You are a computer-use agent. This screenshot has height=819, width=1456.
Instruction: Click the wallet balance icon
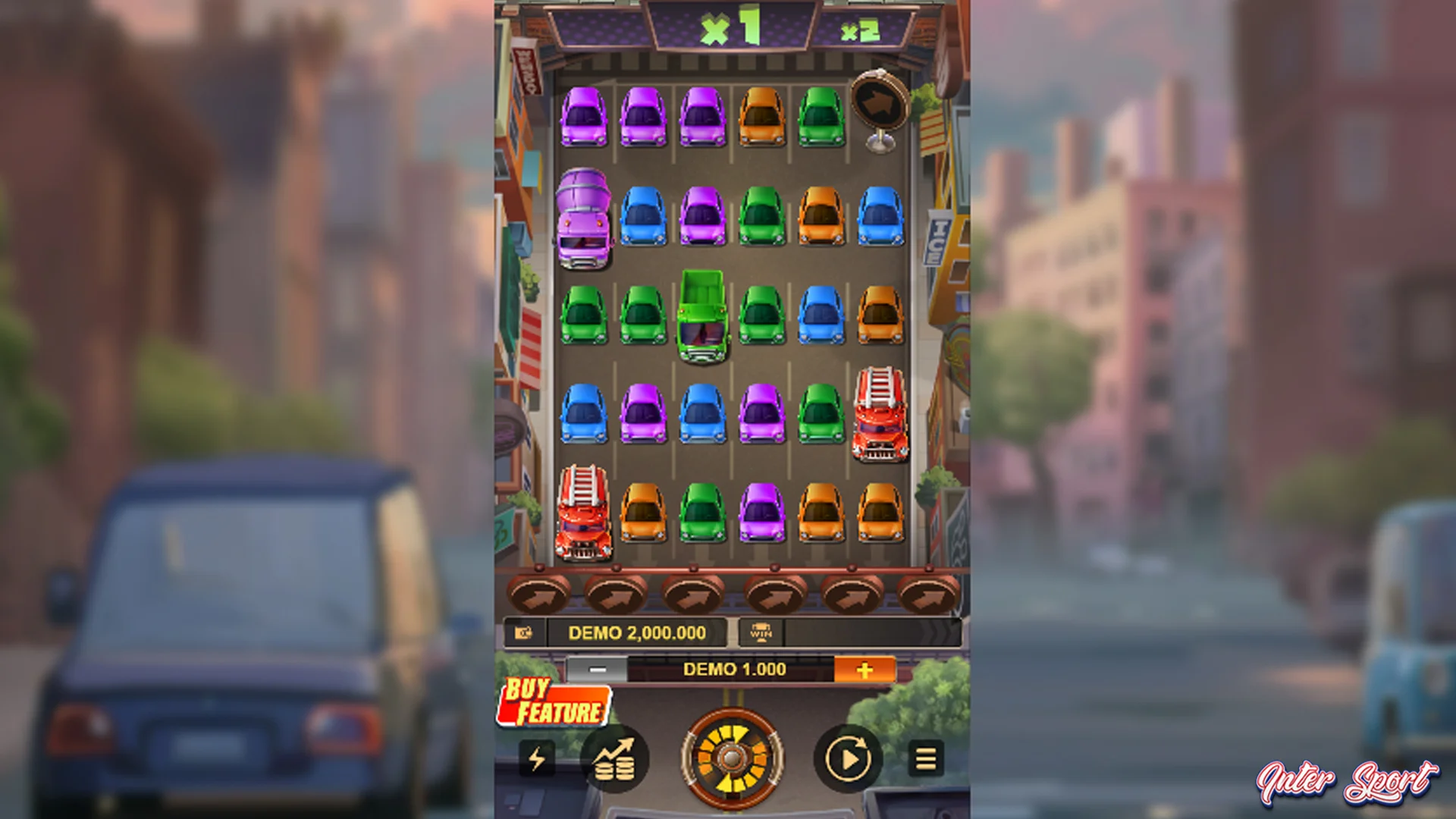tap(523, 632)
